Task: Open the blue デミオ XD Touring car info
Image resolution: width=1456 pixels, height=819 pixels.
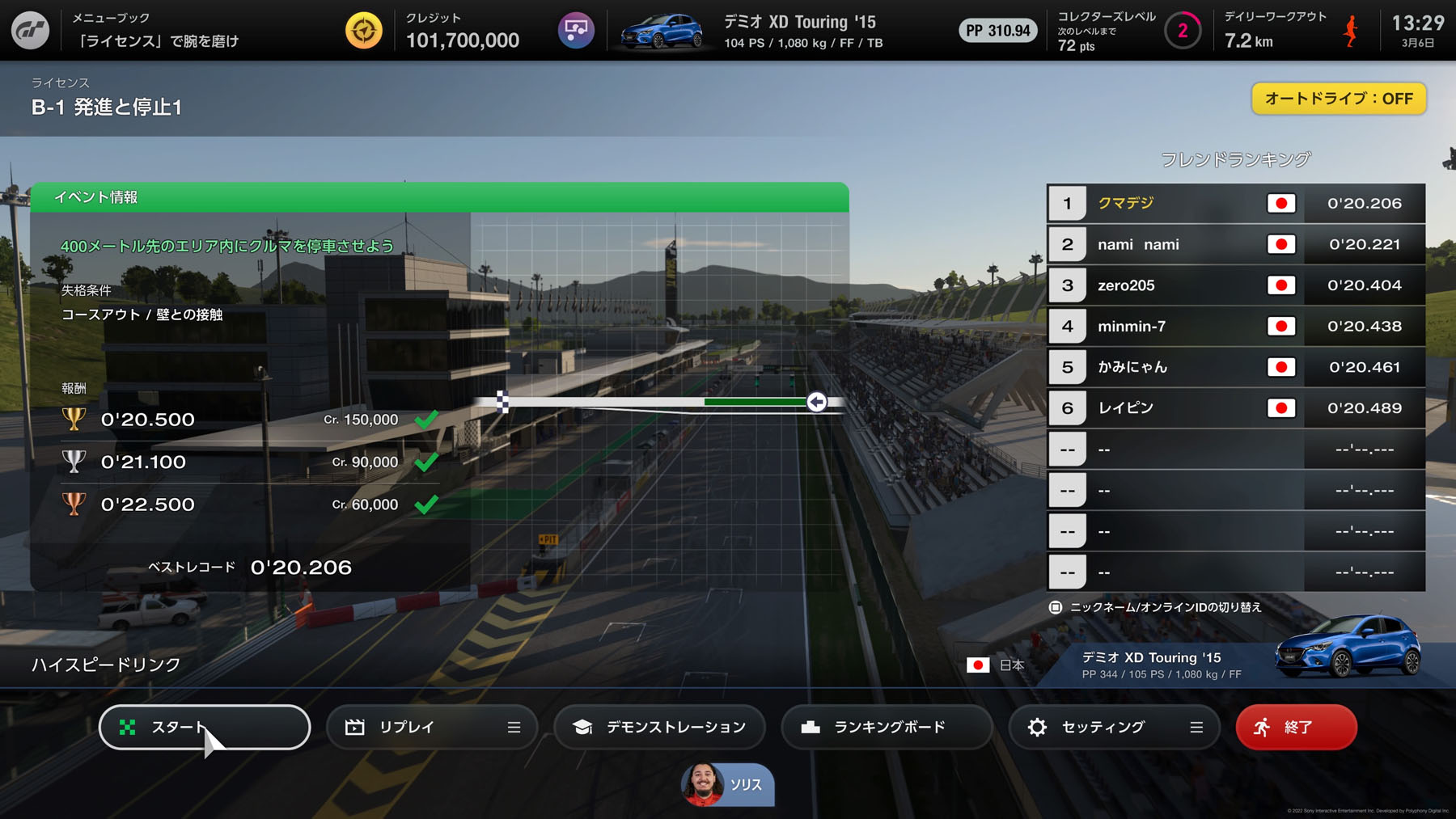Action: click(x=752, y=31)
